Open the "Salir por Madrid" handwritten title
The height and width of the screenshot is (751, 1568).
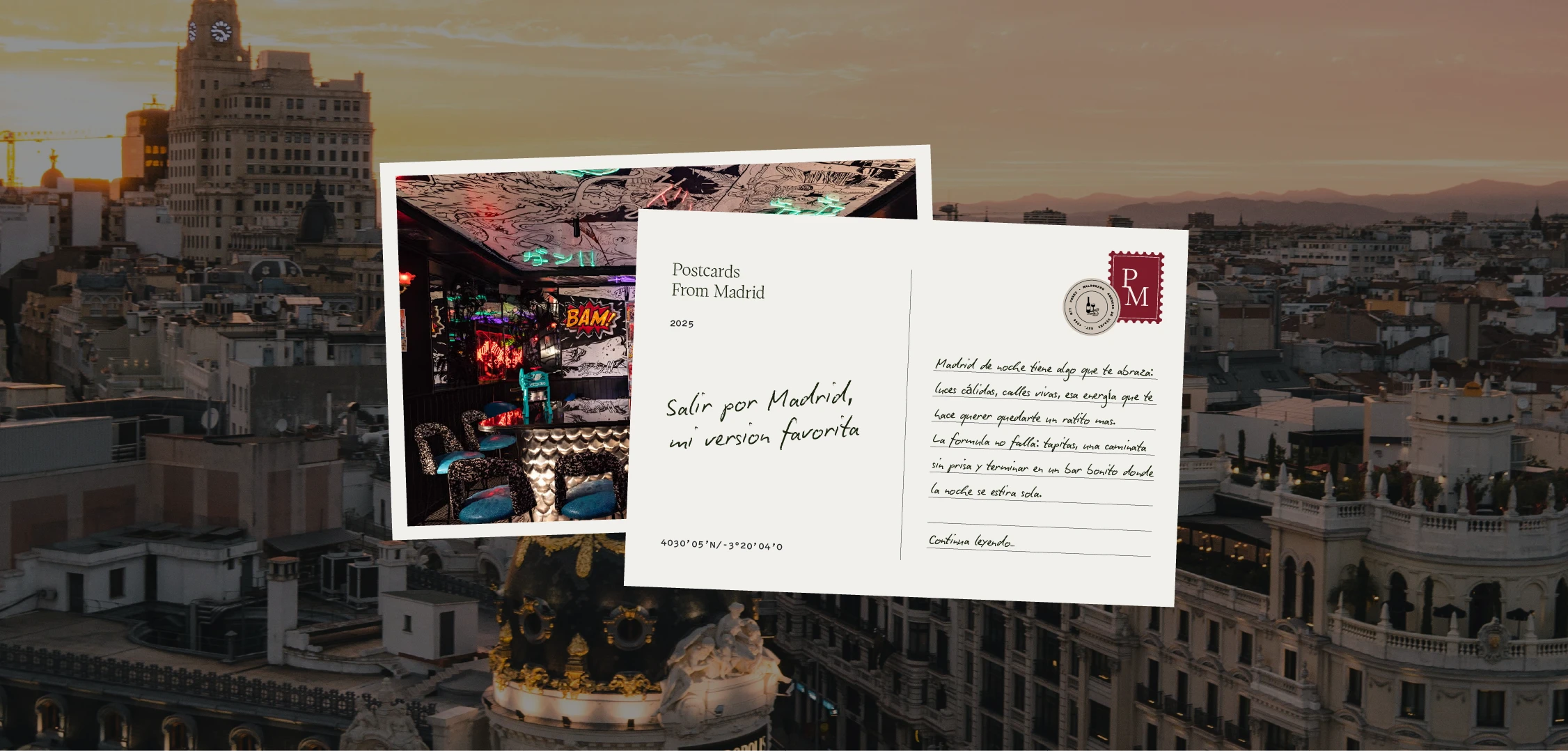[x=762, y=417]
